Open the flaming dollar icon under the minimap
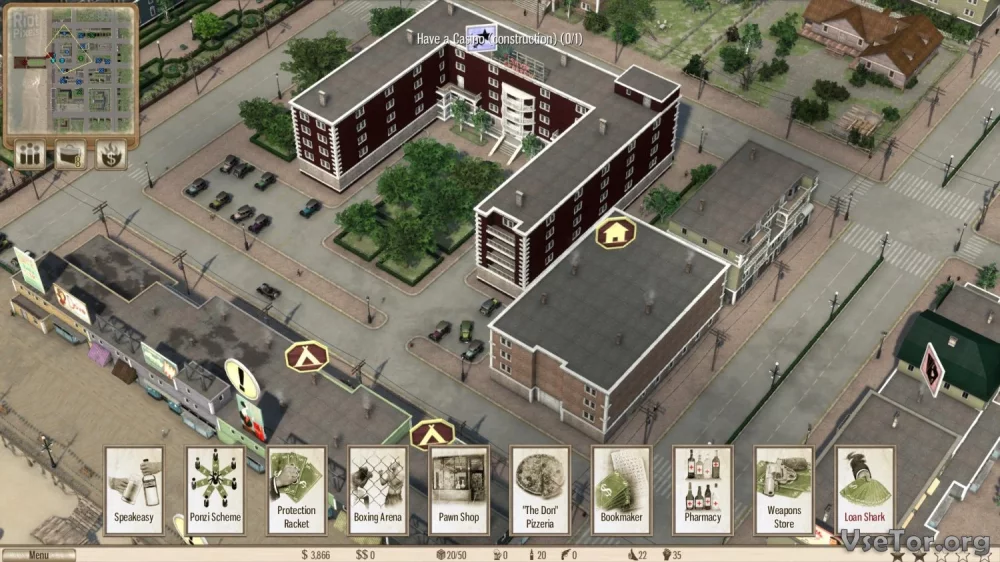The height and width of the screenshot is (562, 1000). [109, 155]
